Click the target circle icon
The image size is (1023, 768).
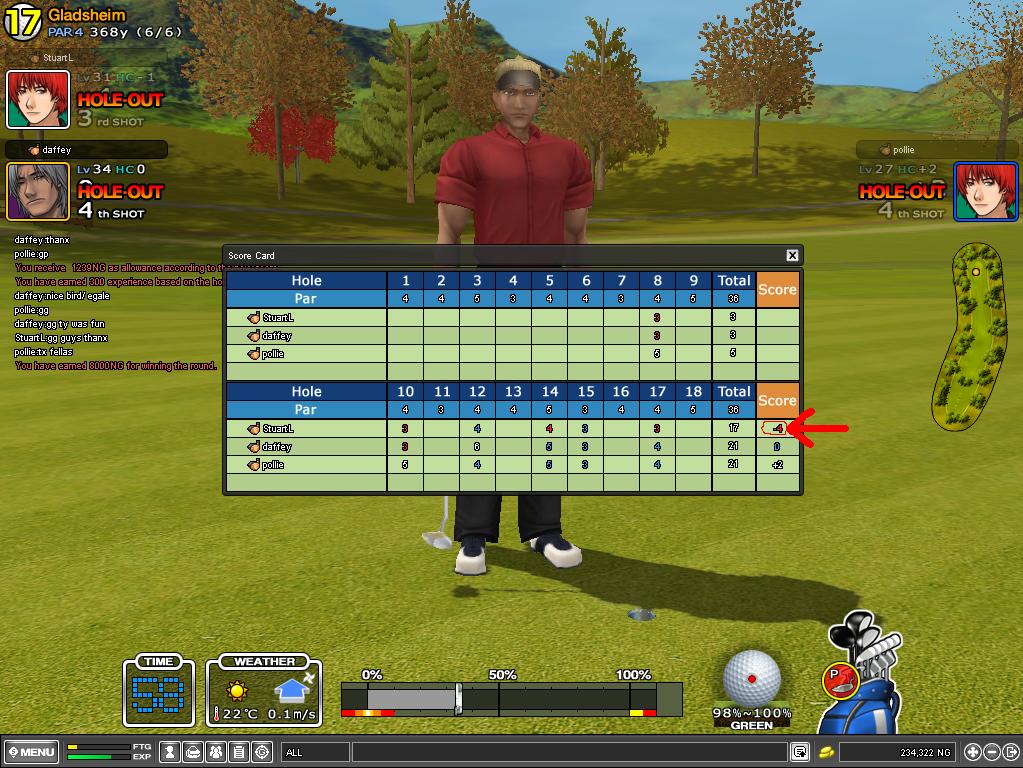pyautogui.click(x=262, y=752)
